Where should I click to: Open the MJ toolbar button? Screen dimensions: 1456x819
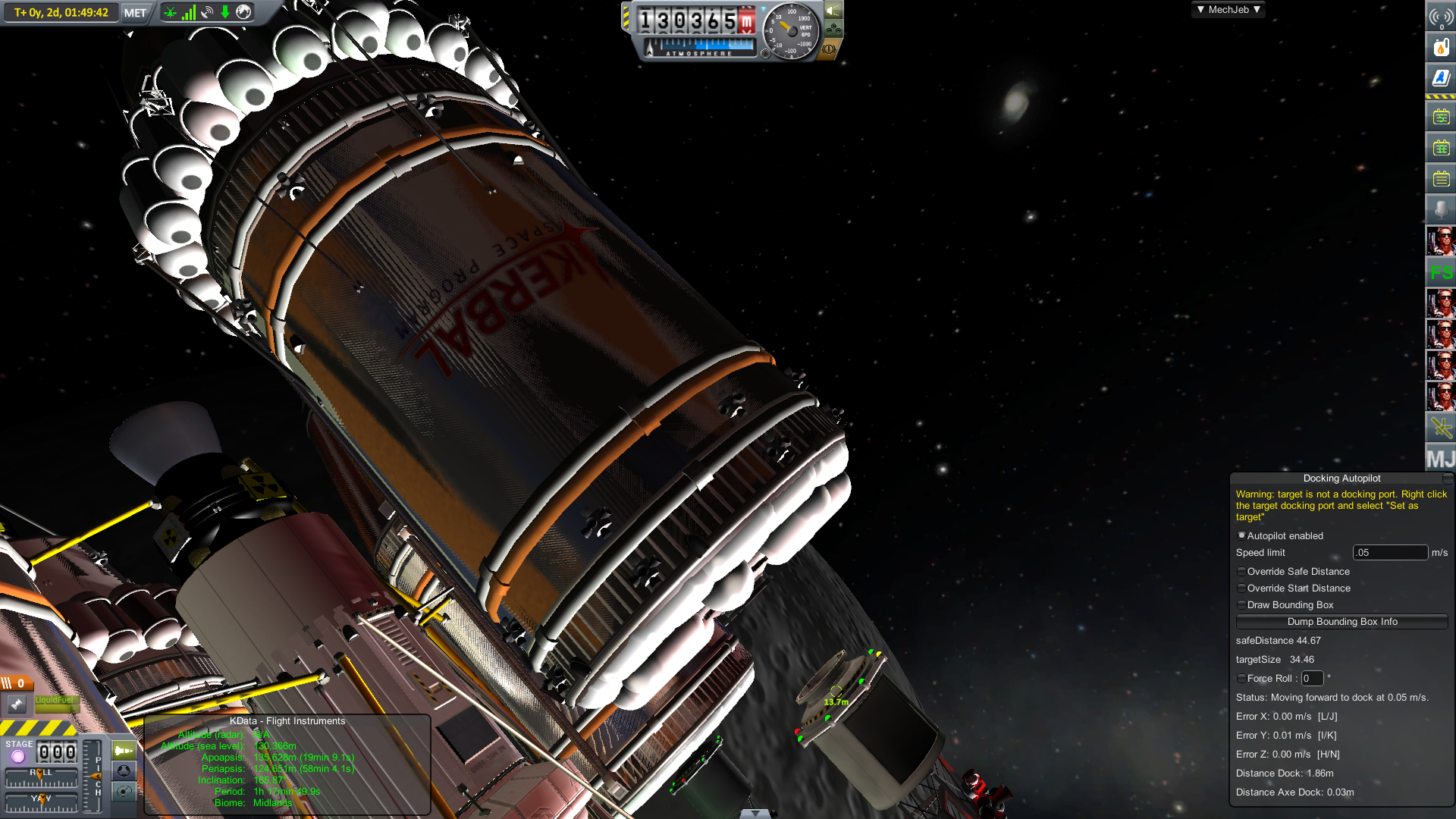pos(1440,459)
